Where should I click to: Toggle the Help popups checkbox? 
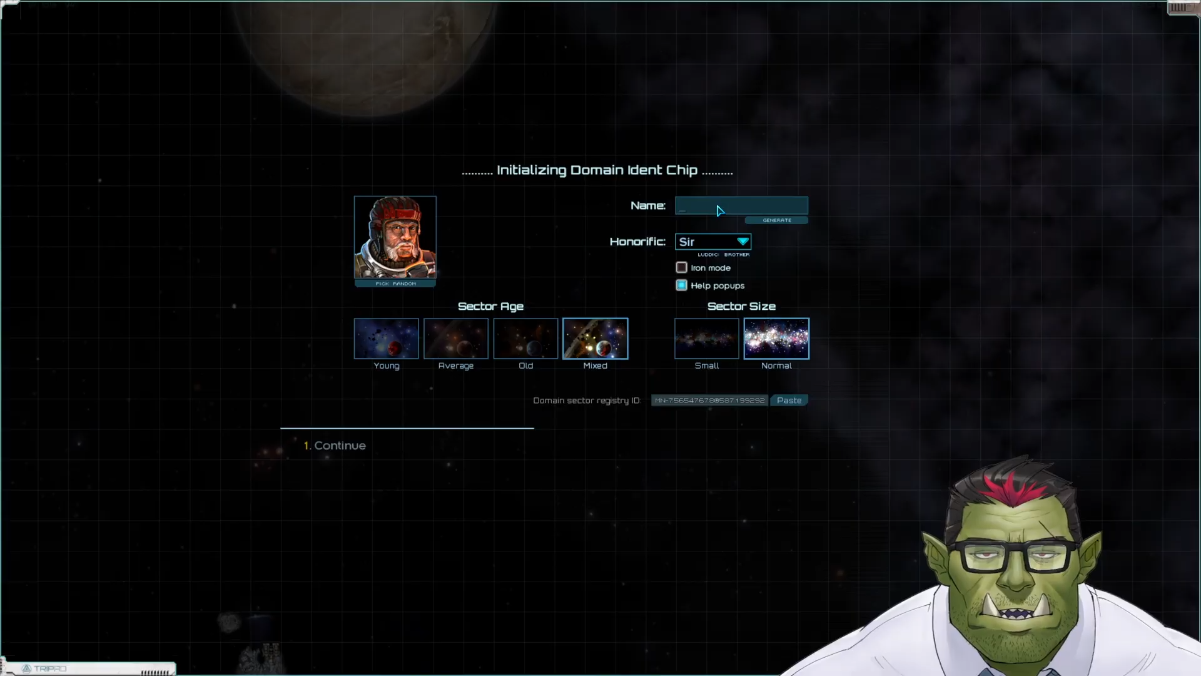click(x=682, y=285)
